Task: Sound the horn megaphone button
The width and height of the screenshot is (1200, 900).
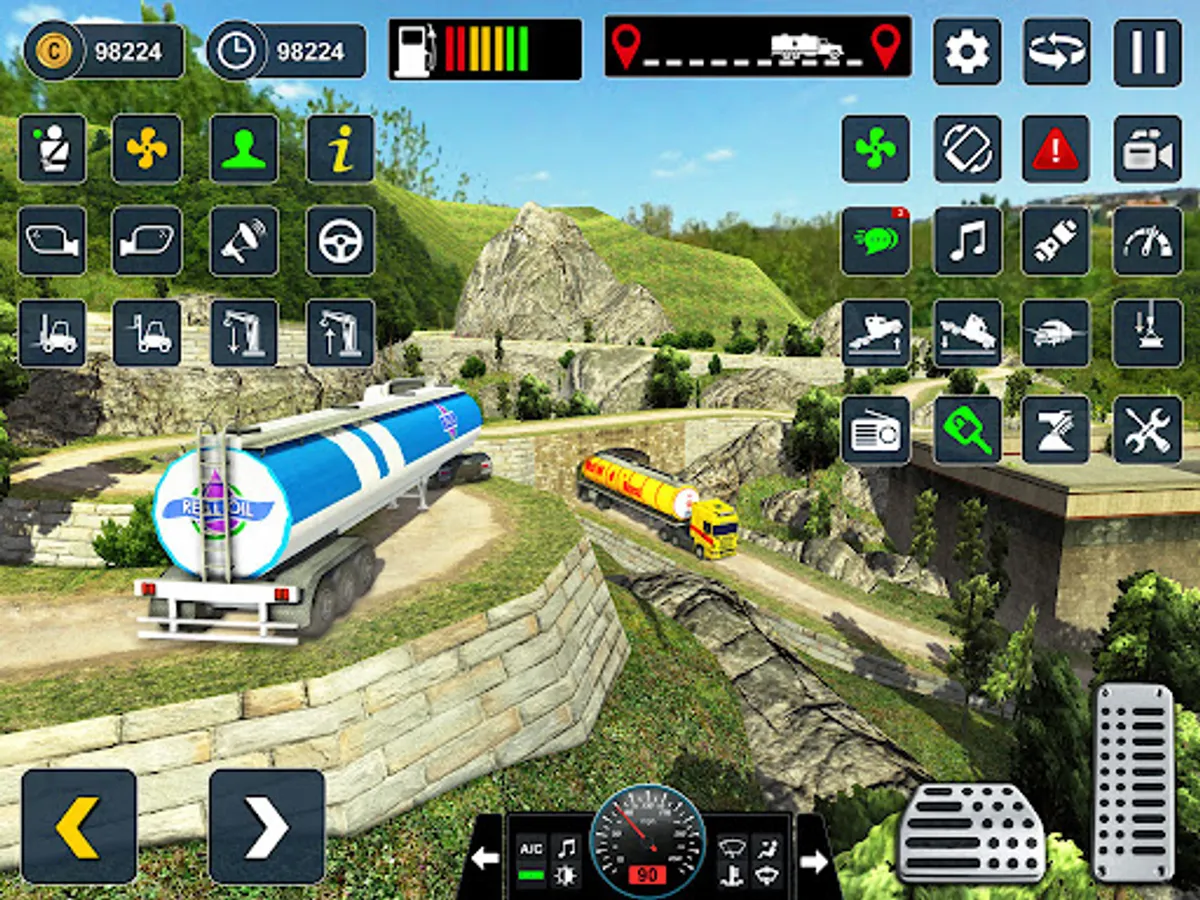Action: pos(244,241)
